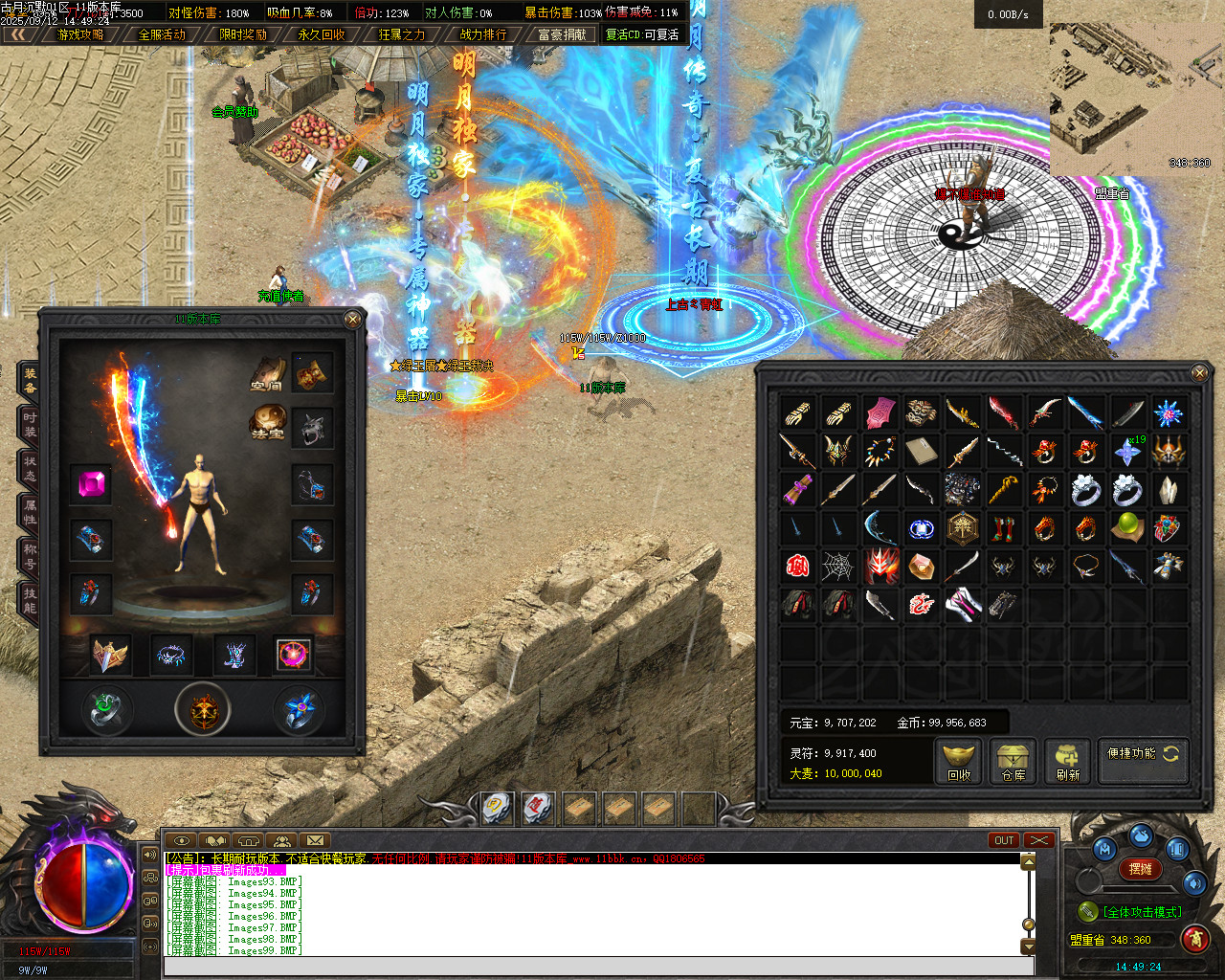Select the pink gem equipment slot
The width and height of the screenshot is (1225, 980).
(x=92, y=485)
